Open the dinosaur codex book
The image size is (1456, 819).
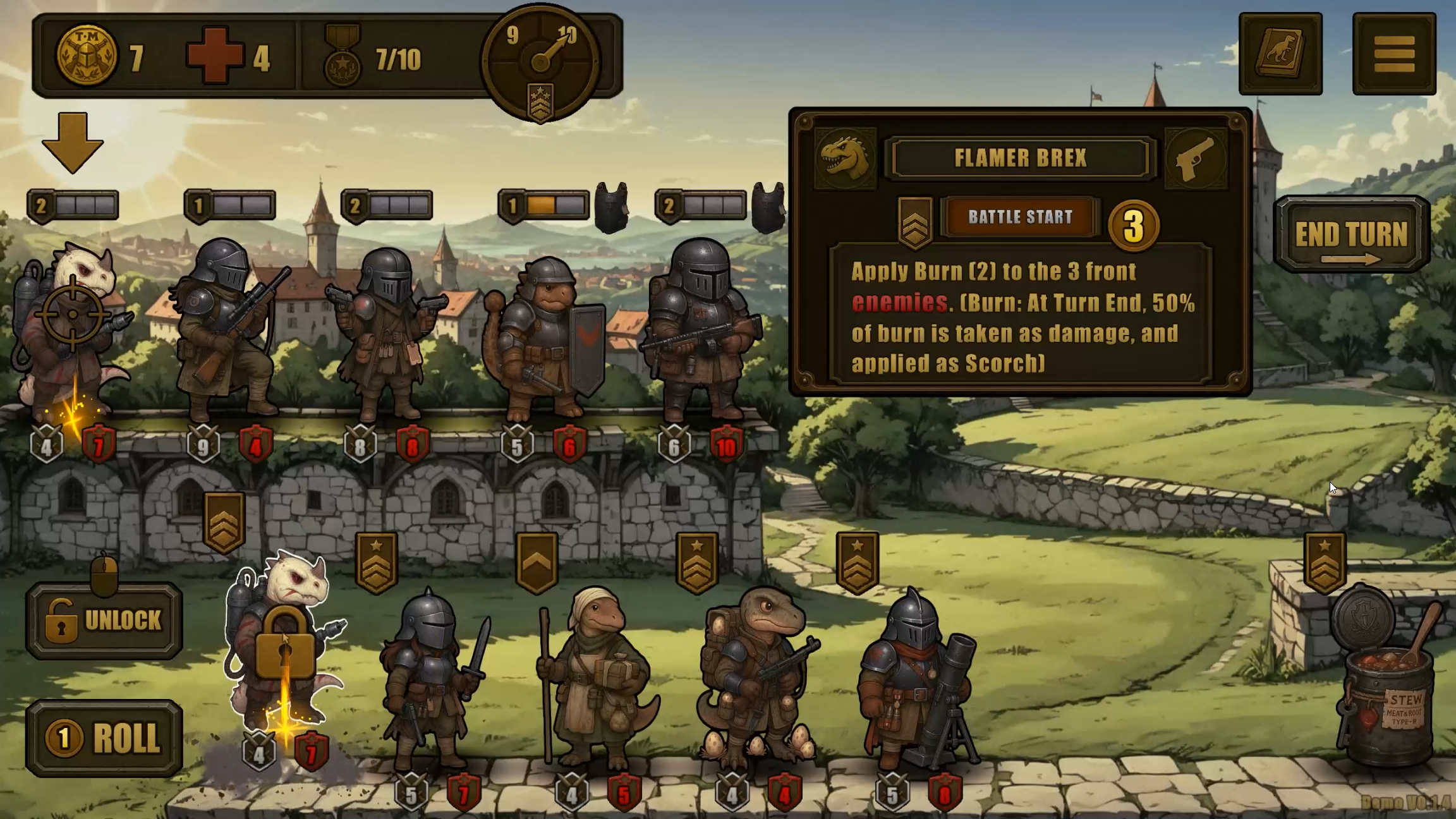1280,54
